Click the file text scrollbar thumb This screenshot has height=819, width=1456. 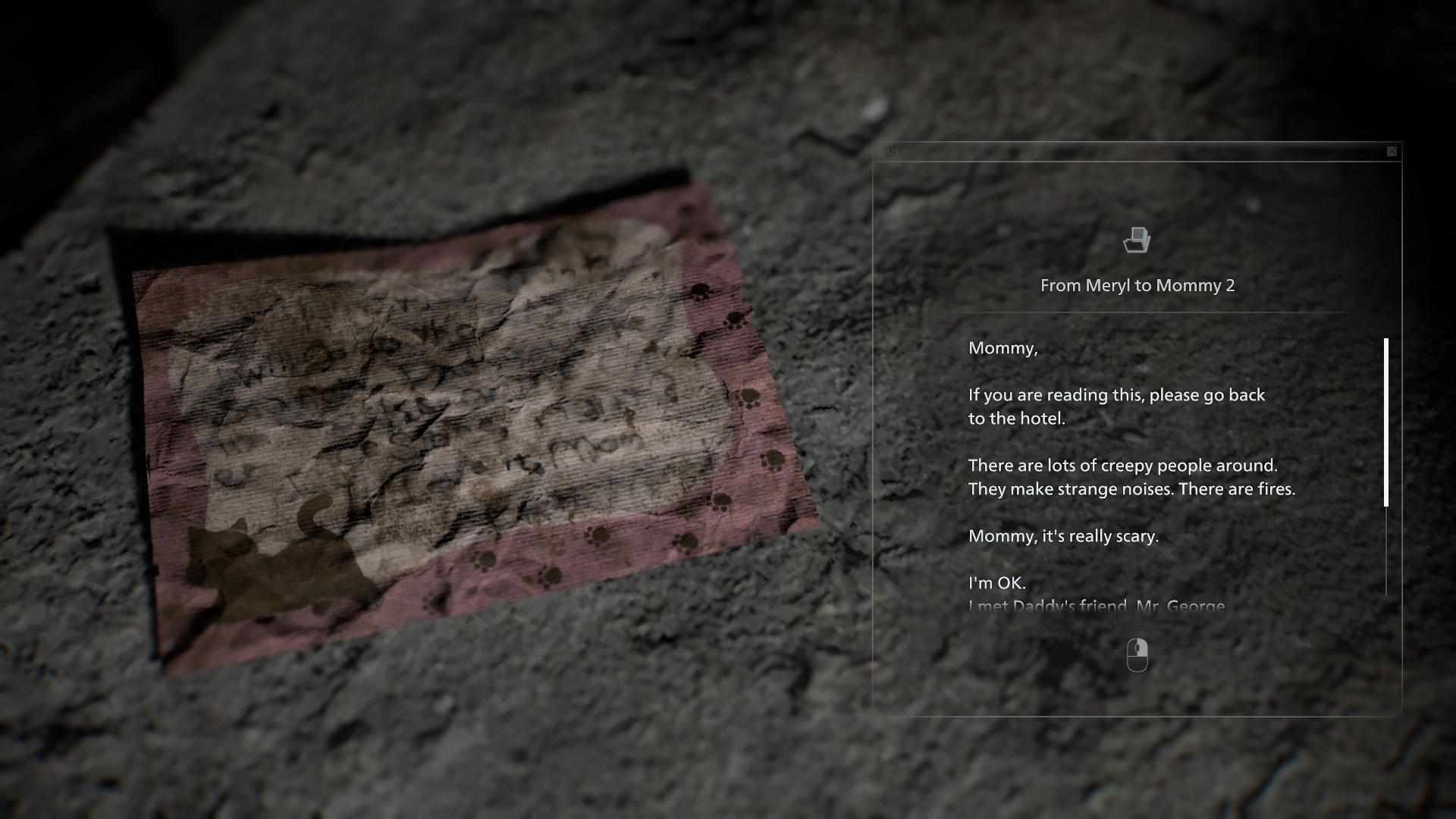[1386, 422]
